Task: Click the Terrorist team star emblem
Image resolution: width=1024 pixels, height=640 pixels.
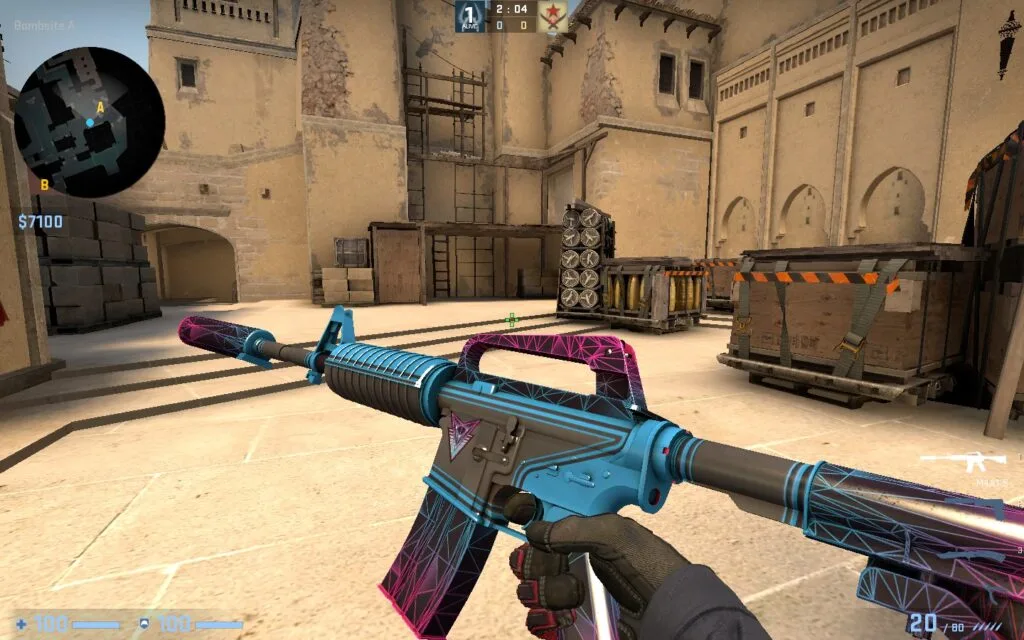Action: point(553,15)
